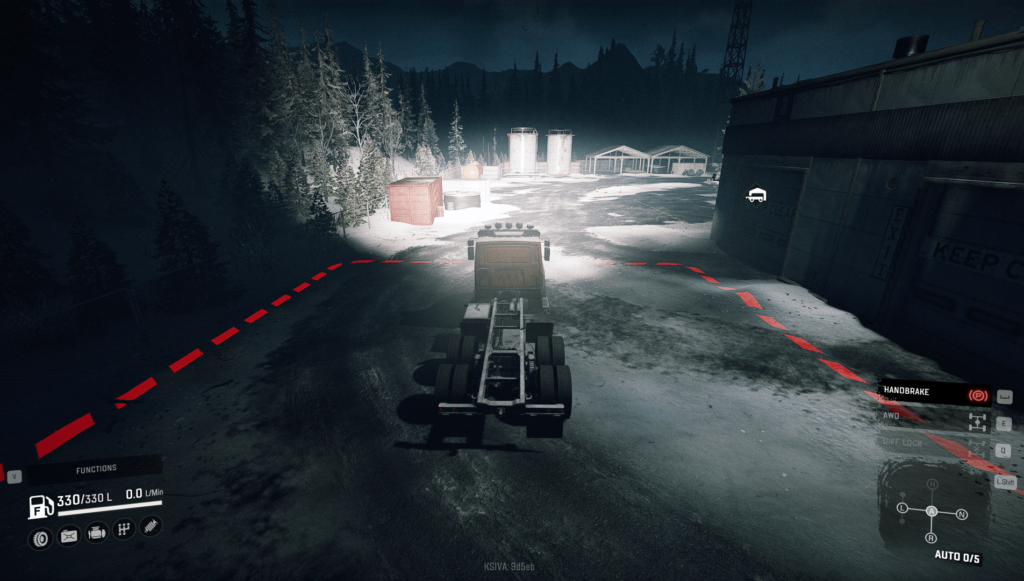Shift into Reverse gear
The image size is (1024, 581).
pos(932,537)
